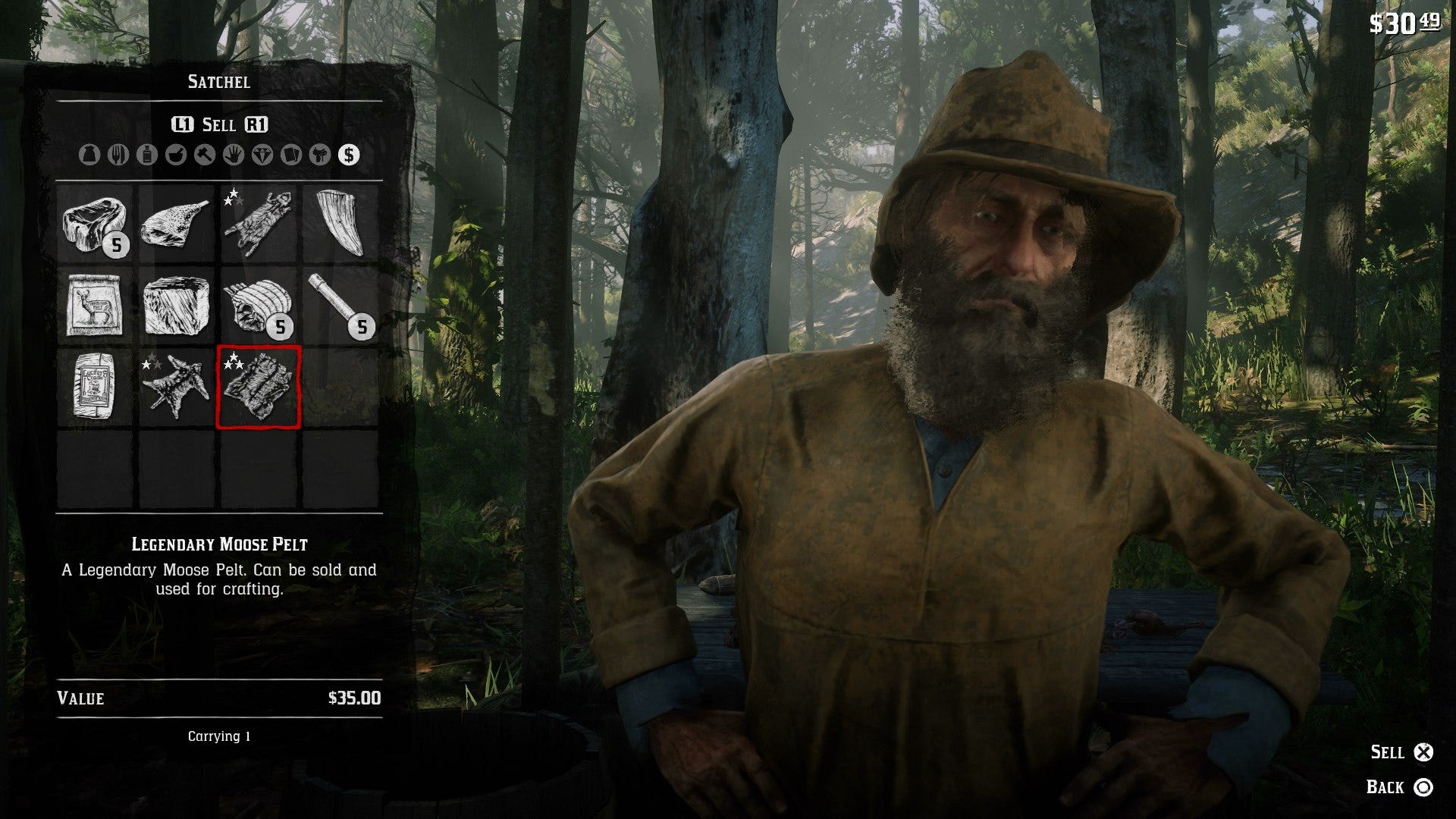
Task: Select the deer-print bait bag
Action: 96,306
